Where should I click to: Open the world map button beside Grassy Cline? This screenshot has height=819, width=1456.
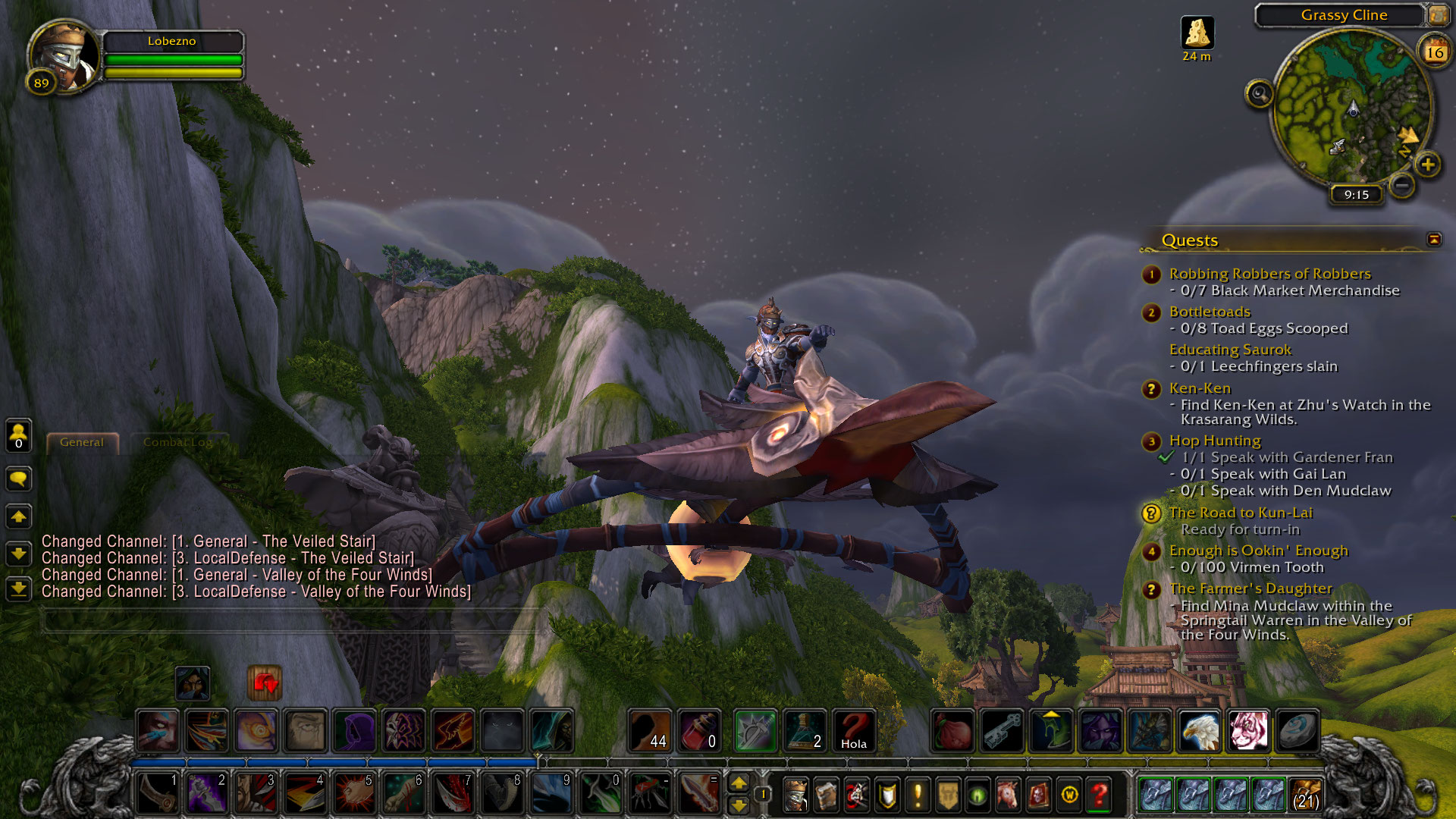(x=1438, y=15)
